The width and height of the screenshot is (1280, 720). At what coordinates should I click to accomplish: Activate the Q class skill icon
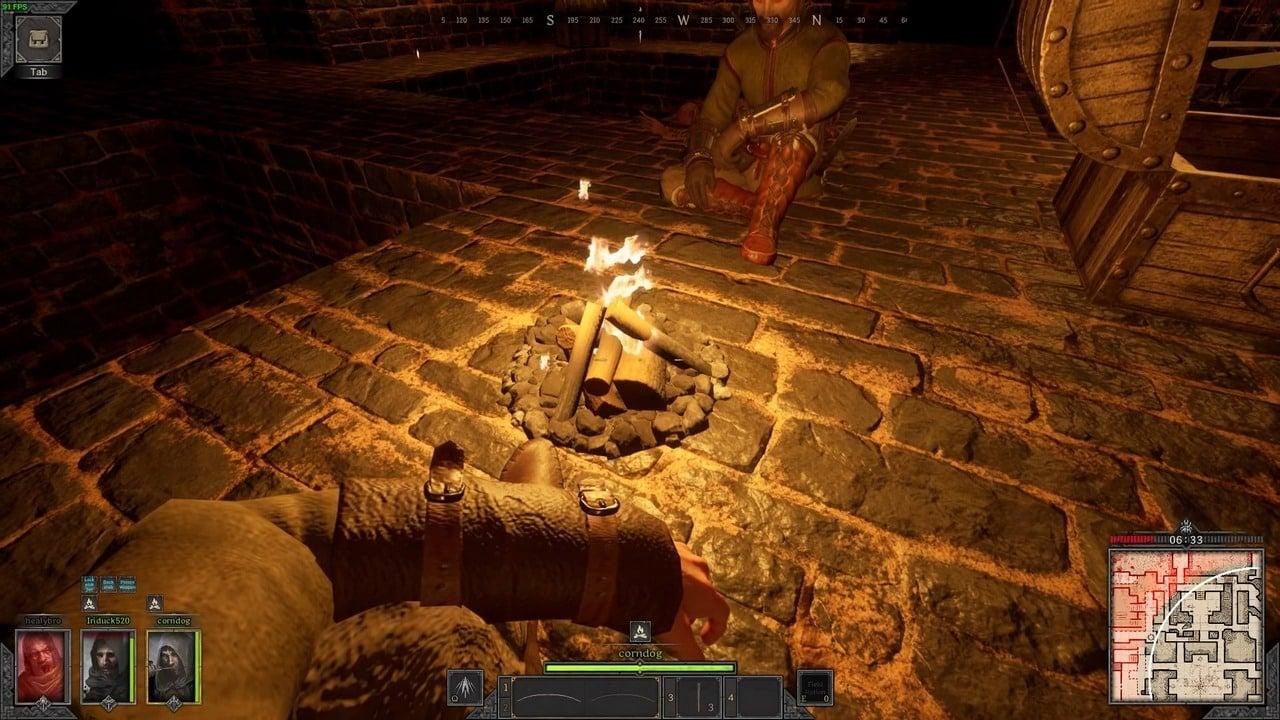tap(465, 691)
